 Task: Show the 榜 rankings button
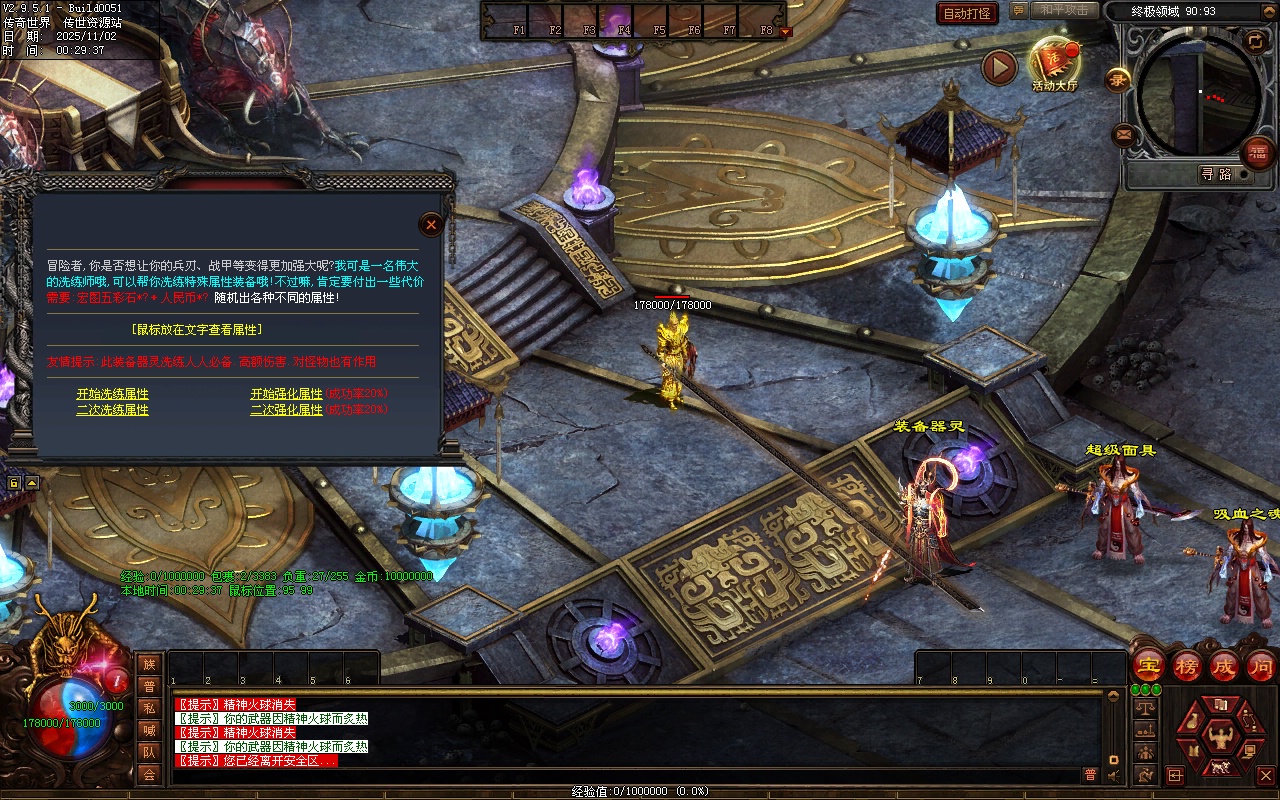1187,665
